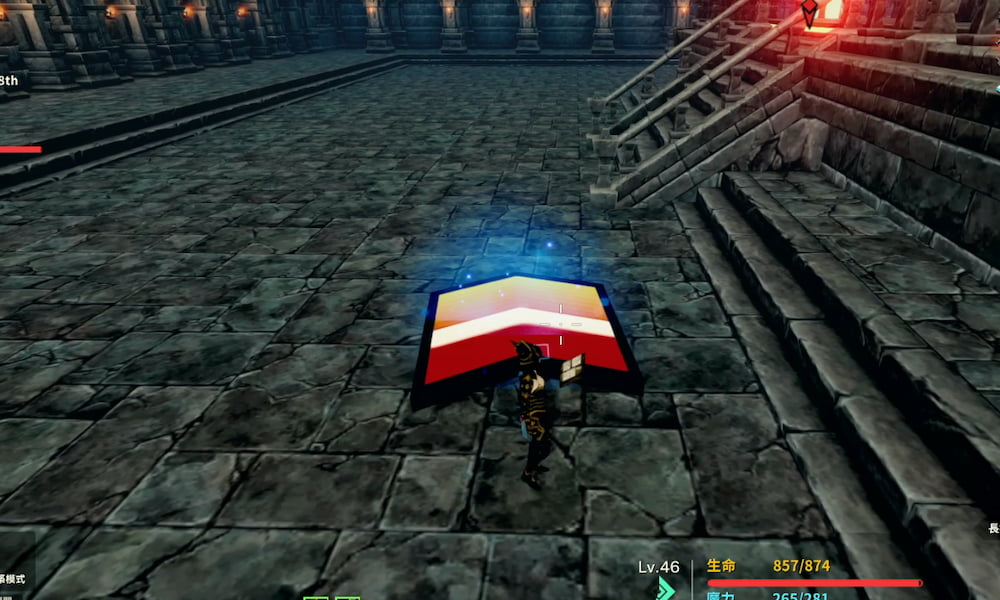Select the 模式 mode label panel

tap(14, 579)
